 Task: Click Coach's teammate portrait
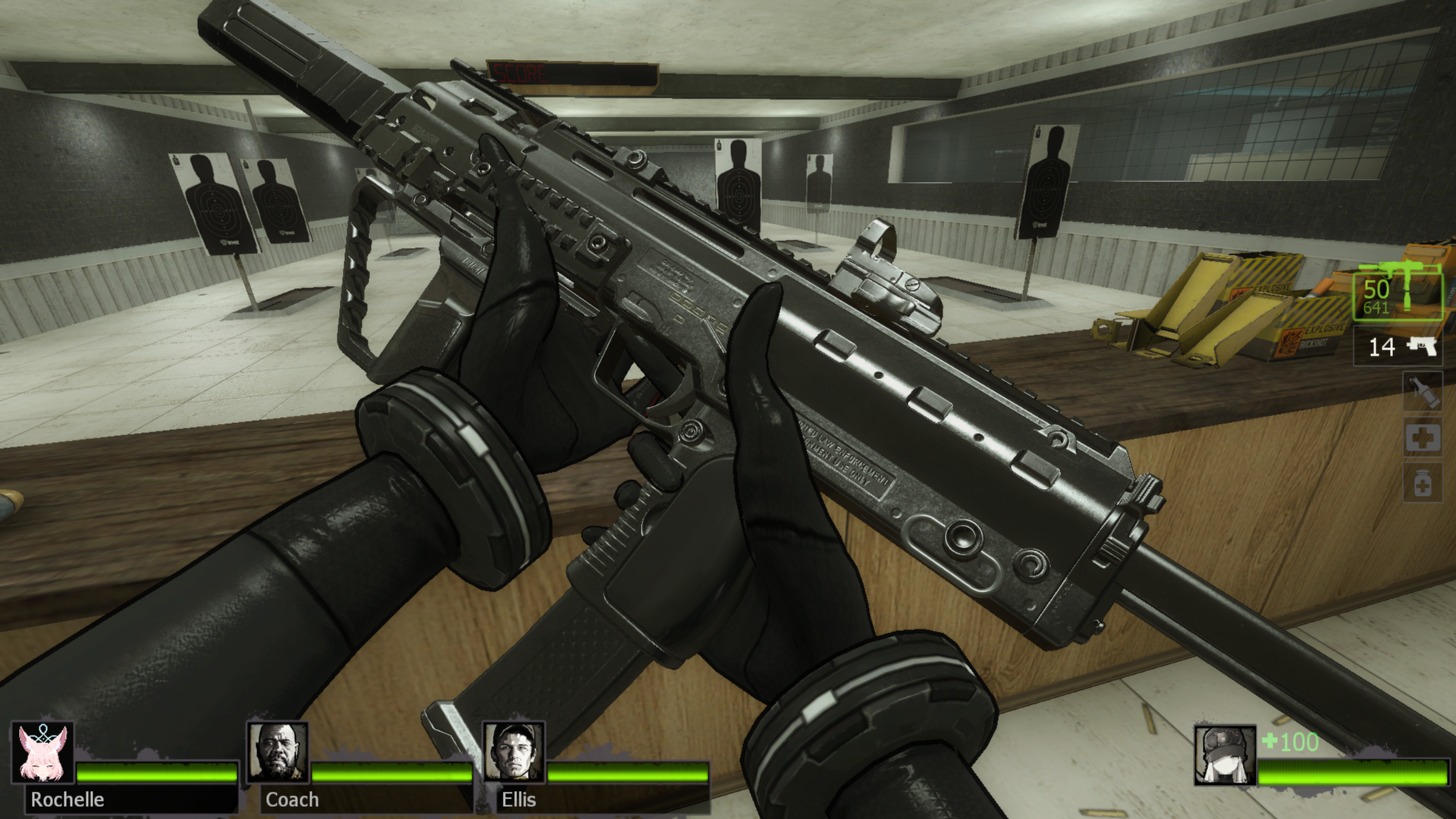pos(278,753)
